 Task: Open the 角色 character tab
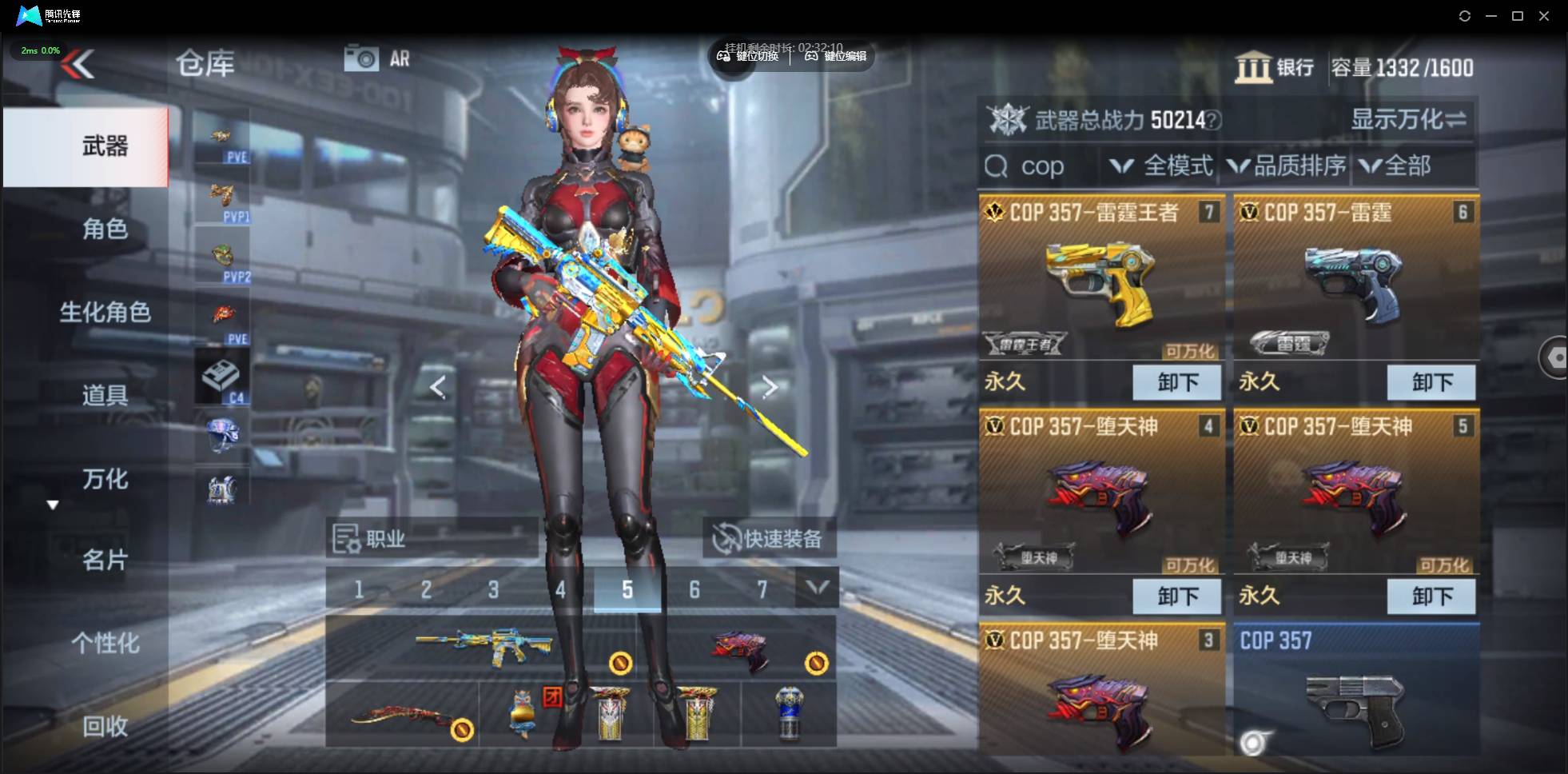click(105, 229)
